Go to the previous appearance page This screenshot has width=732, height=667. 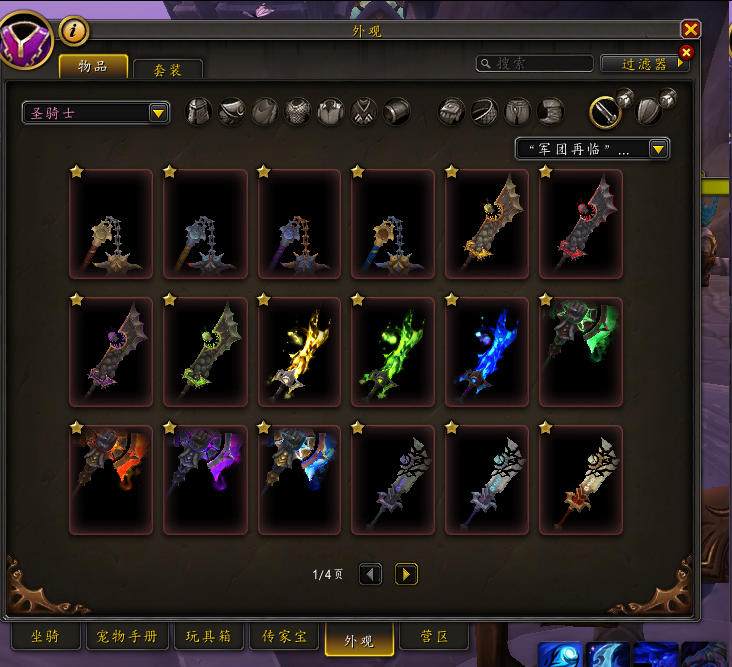[x=370, y=574]
